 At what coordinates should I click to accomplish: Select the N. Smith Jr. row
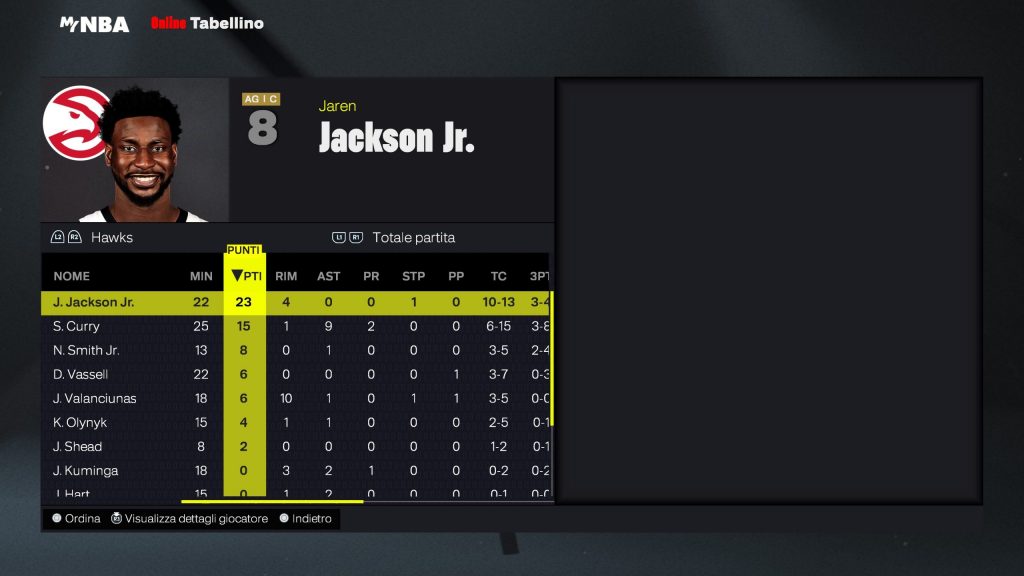point(86,350)
